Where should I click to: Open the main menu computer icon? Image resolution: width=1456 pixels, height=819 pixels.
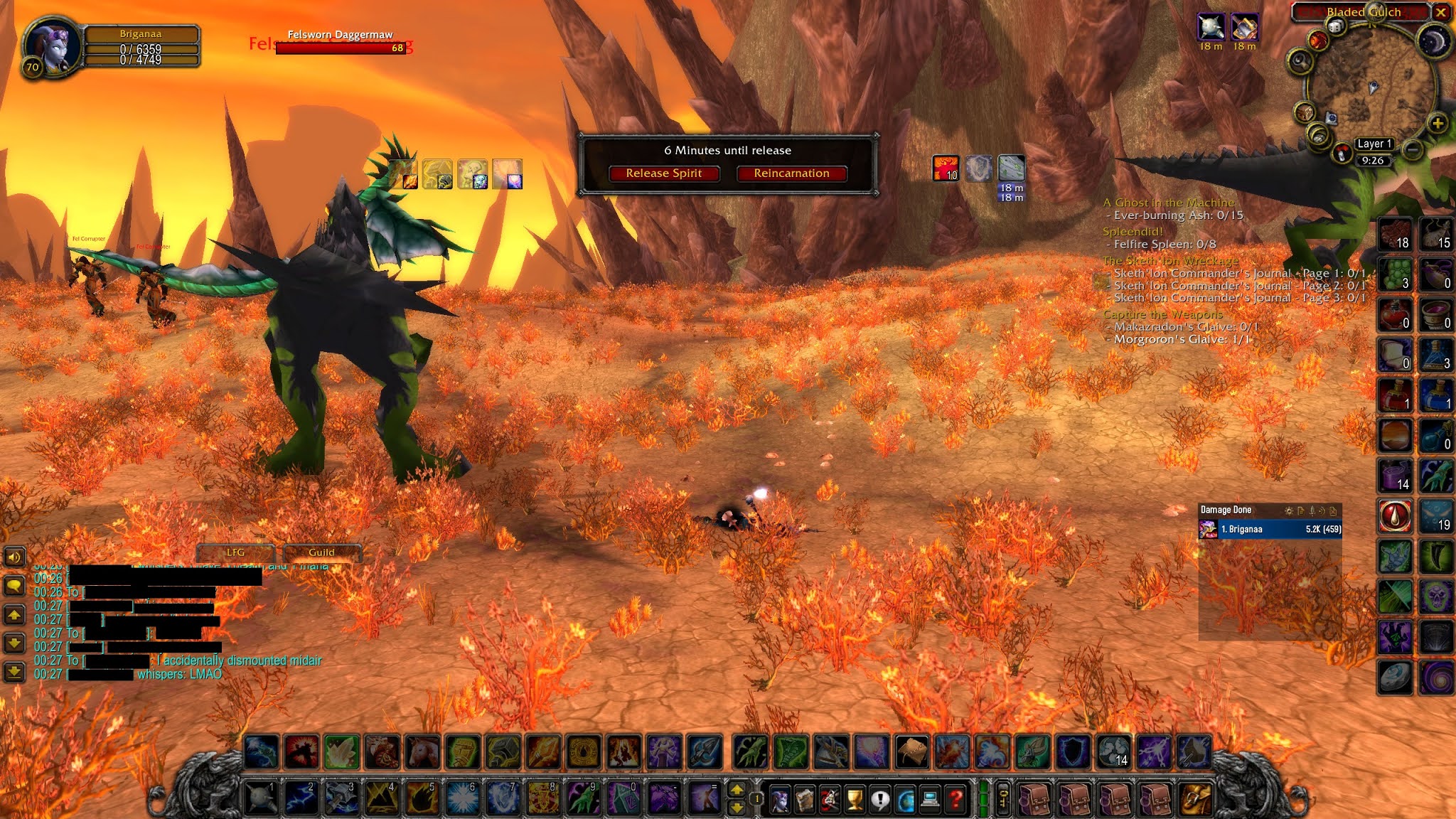(931, 800)
